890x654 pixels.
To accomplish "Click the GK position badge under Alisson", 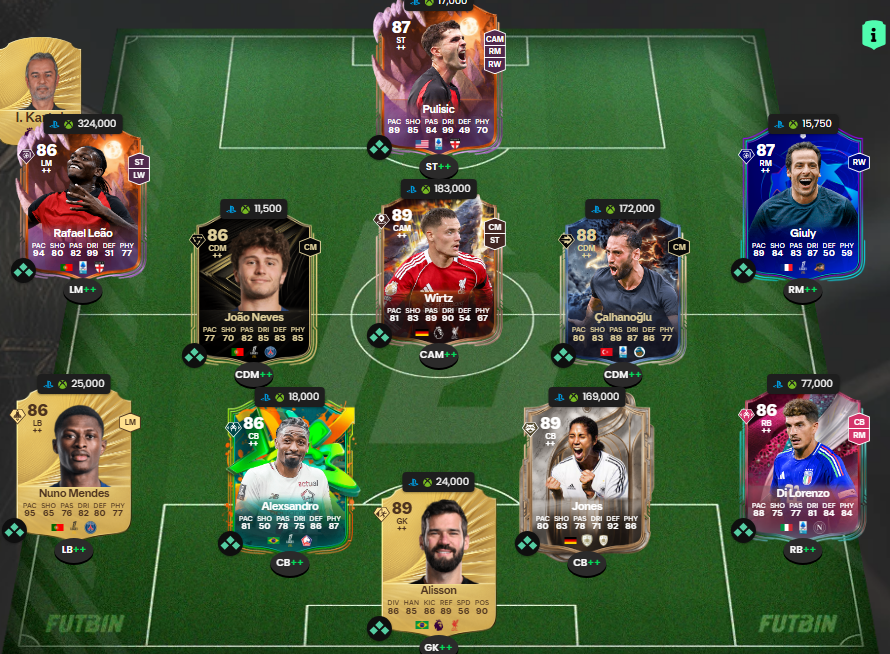I will tap(438, 647).
